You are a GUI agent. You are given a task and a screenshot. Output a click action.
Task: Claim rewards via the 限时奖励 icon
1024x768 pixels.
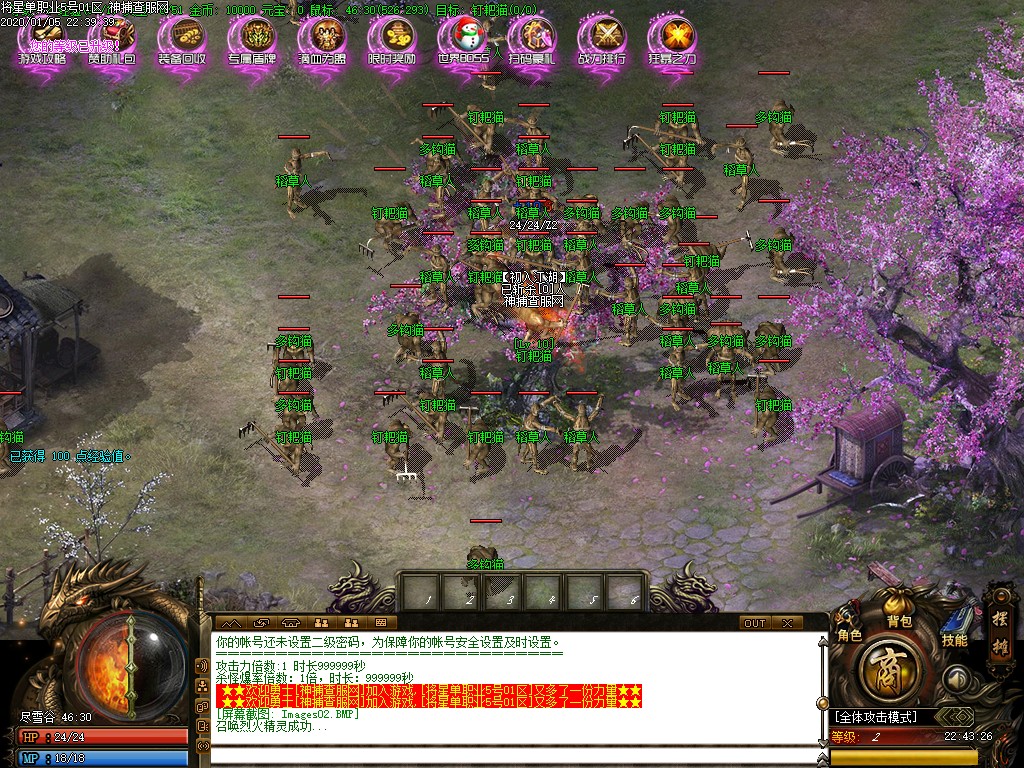tap(392, 41)
